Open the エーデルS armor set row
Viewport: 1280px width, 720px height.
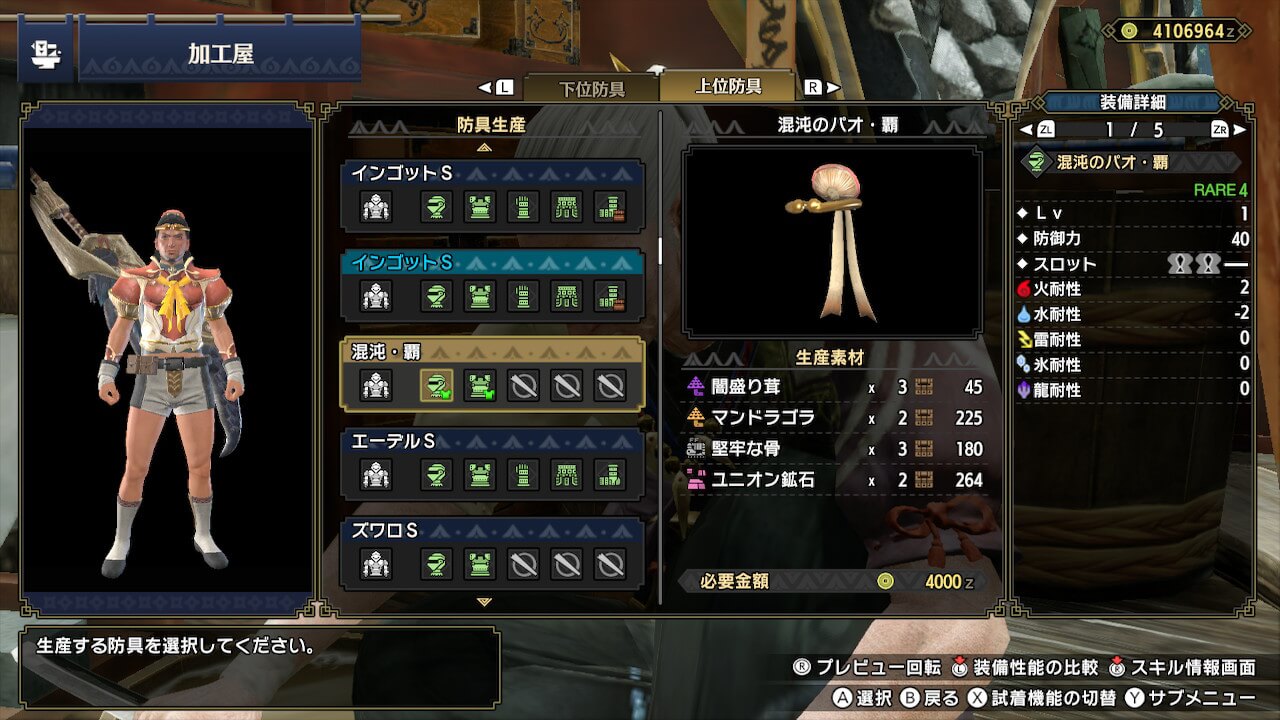[x=492, y=441]
